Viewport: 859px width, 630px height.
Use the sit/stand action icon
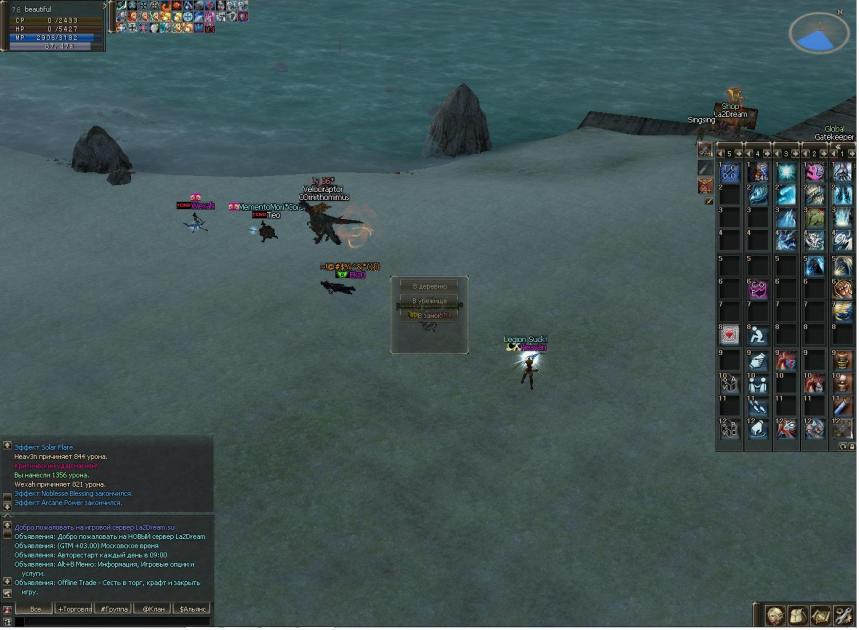pyautogui.click(x=757, y=335)
